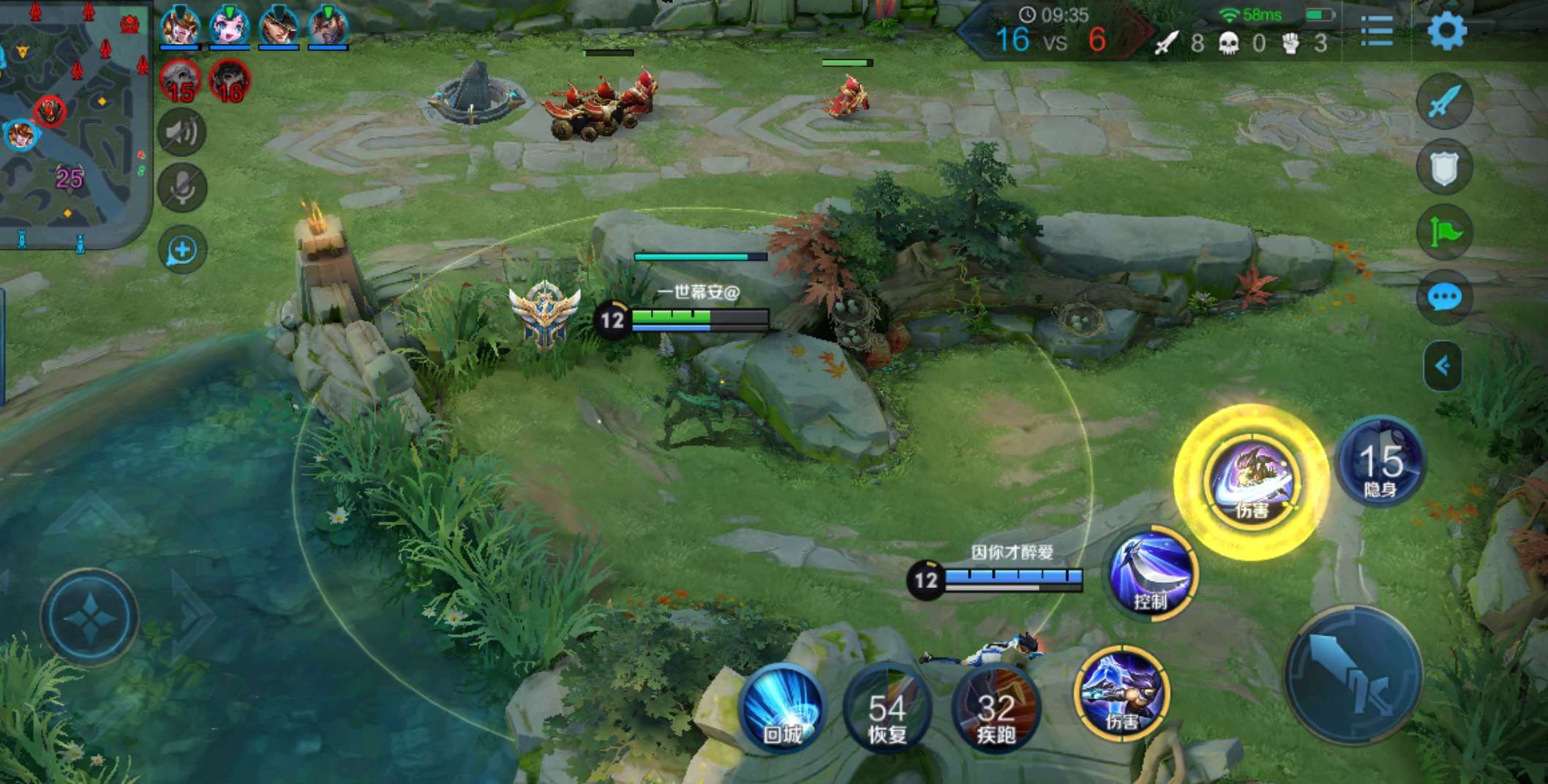Send the sword attack signal
Screen dimensions: 1548x784
tap(1444, 101)
